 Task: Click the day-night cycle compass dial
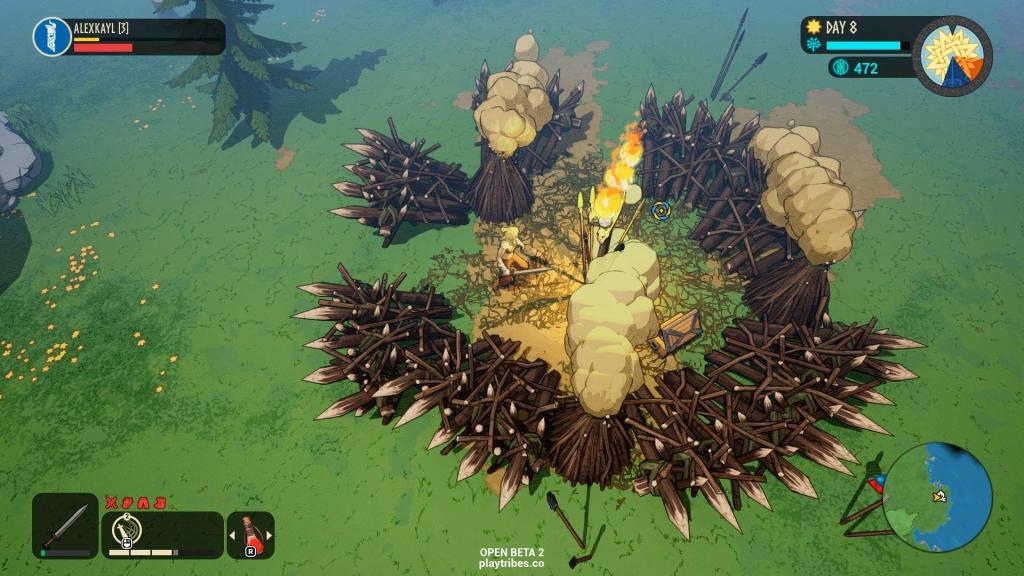pyautogui.click(x=952, y=55)
